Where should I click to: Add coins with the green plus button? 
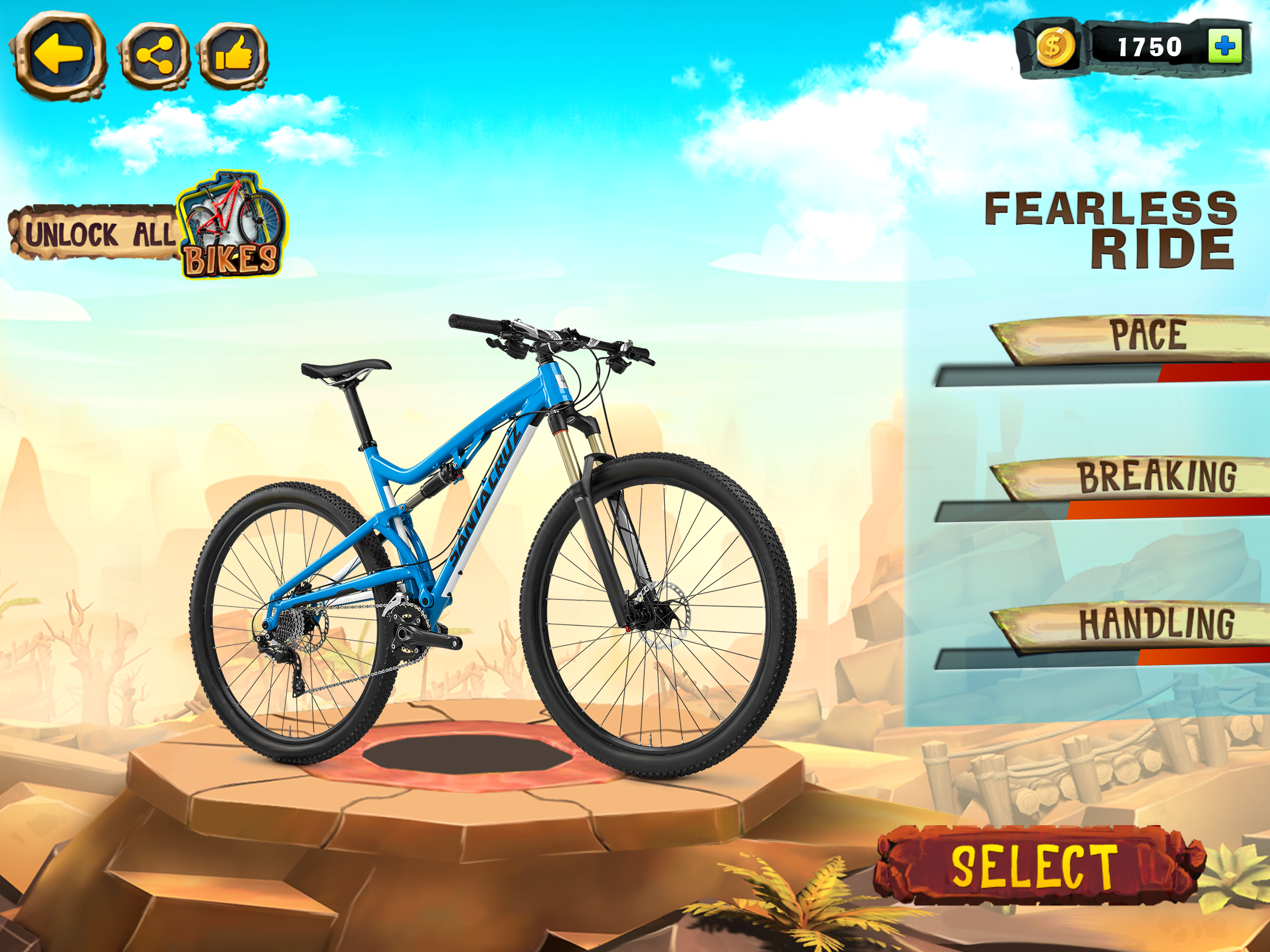(x=1224, y=46)
